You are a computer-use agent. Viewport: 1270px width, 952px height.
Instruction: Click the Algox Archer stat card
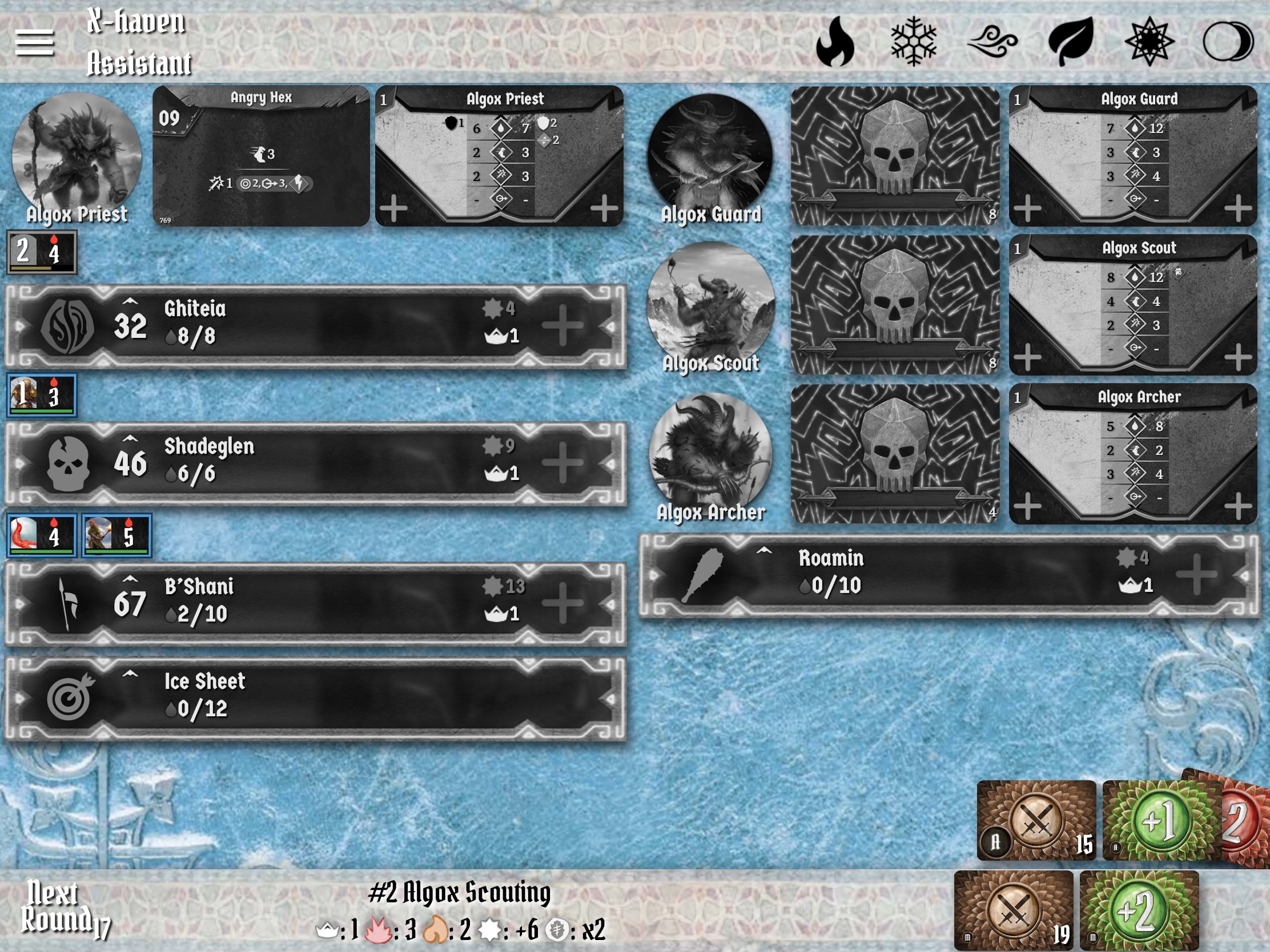[1132, 453]
